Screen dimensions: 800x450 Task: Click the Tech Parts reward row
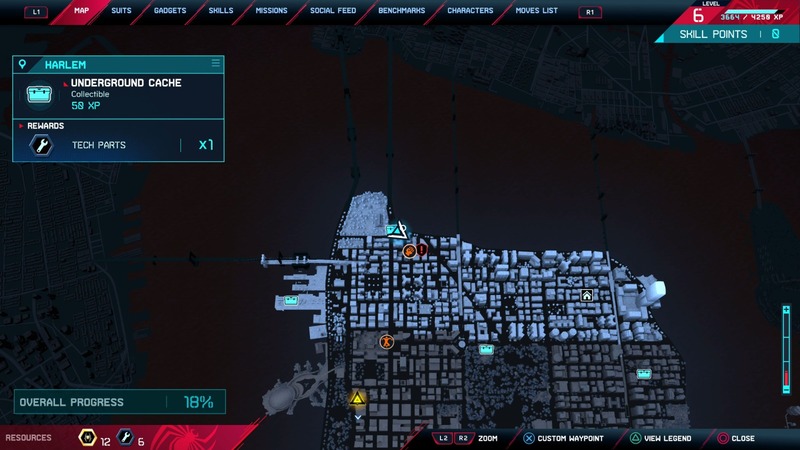click(118, 145)
